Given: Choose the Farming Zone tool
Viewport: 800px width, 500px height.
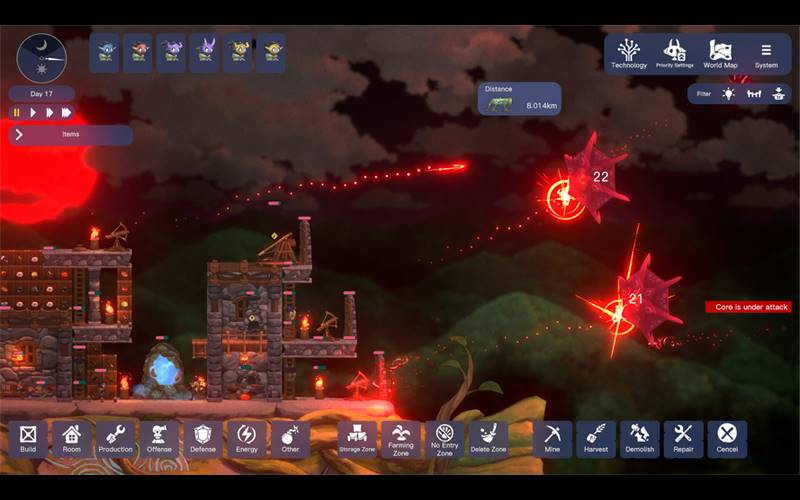Looking at the screenshot, I should pos(401,439).
